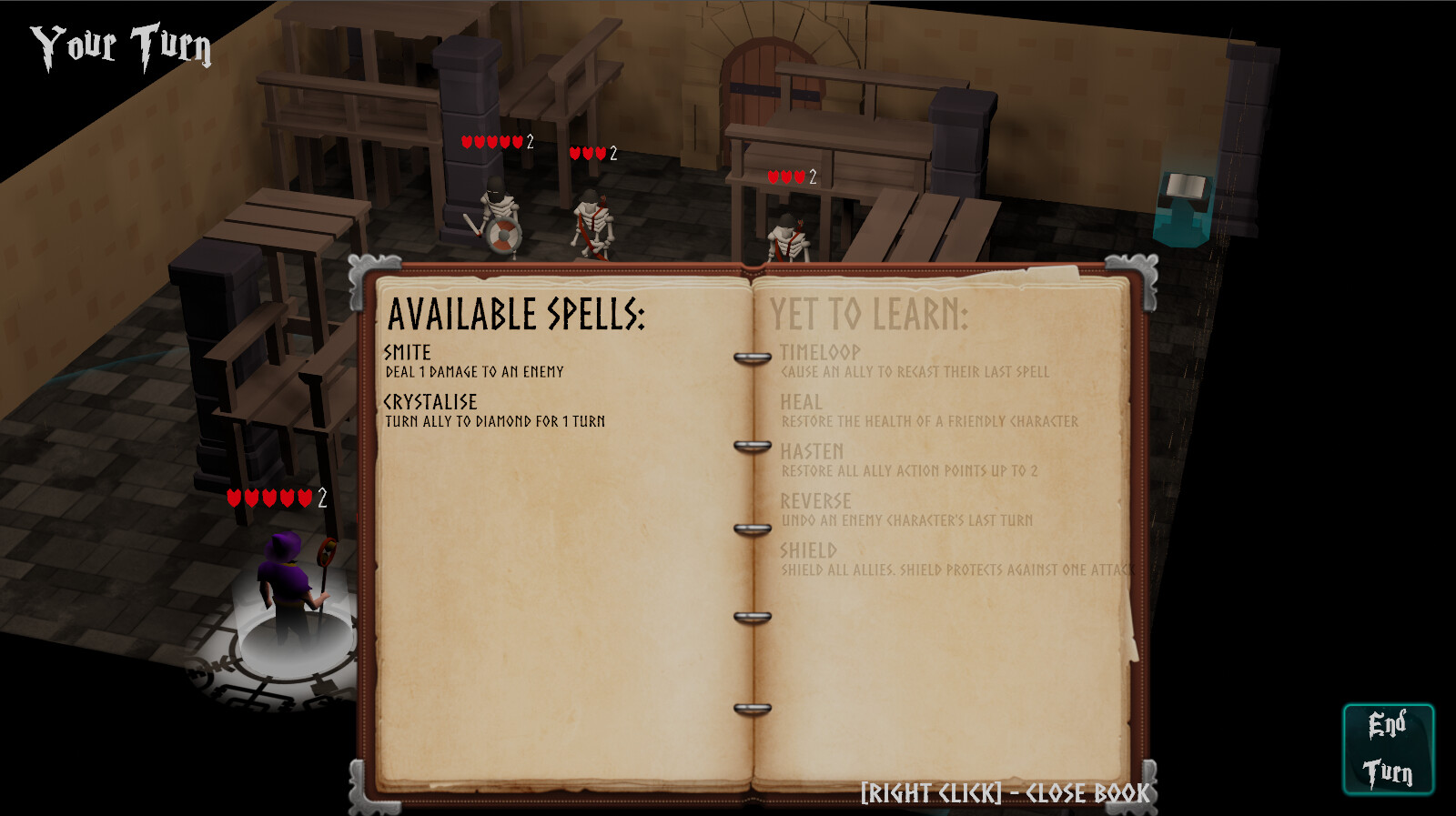Click the wizard's health hearts bar
1456x816 pixels.
271,498
